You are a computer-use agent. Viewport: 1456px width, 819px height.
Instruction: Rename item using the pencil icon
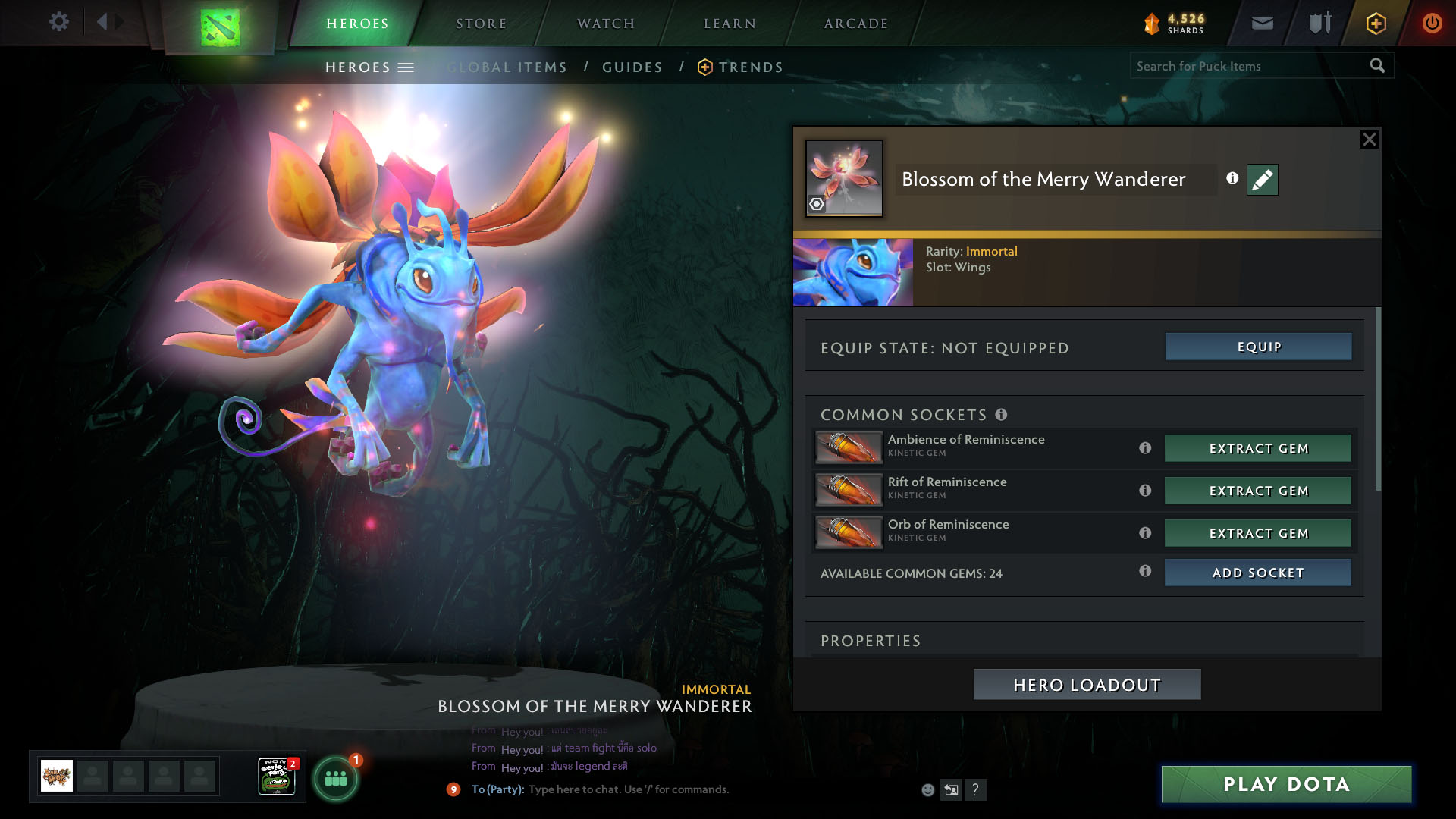[x=1262, y=180]
